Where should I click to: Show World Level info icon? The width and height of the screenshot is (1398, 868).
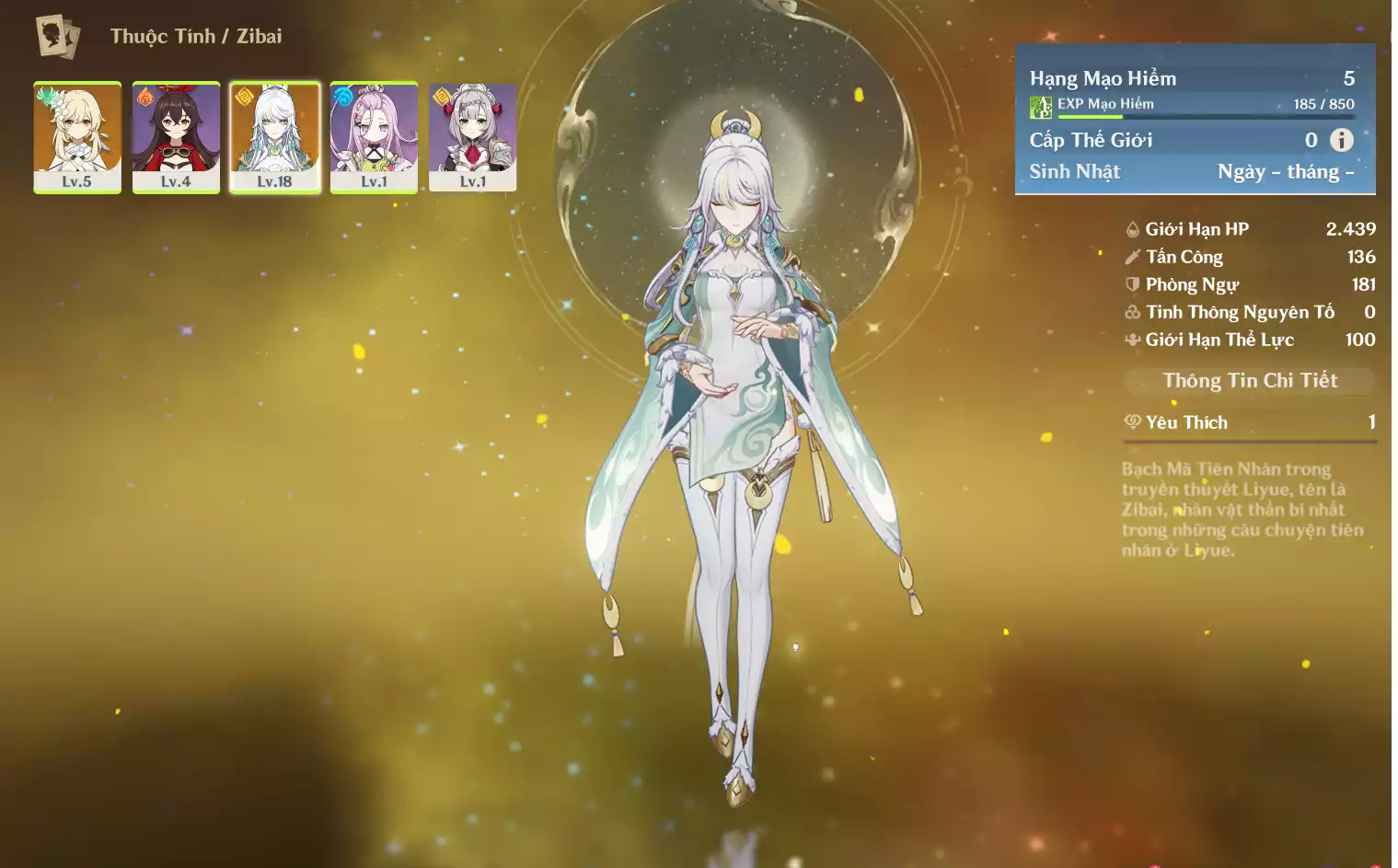tap(1342, 140)
